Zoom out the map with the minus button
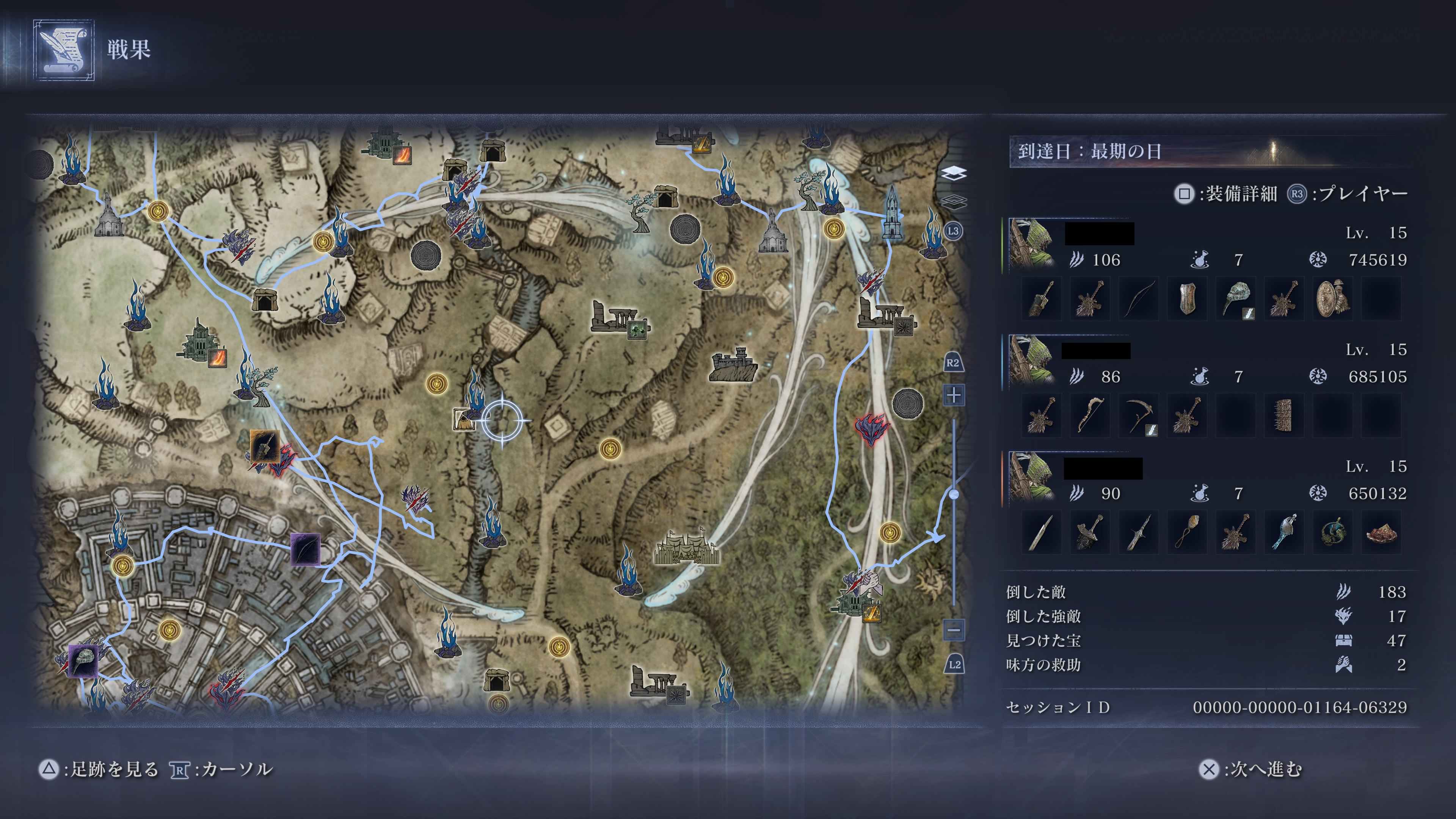This screenshot has height=819, width=1456. click(954, 629)
